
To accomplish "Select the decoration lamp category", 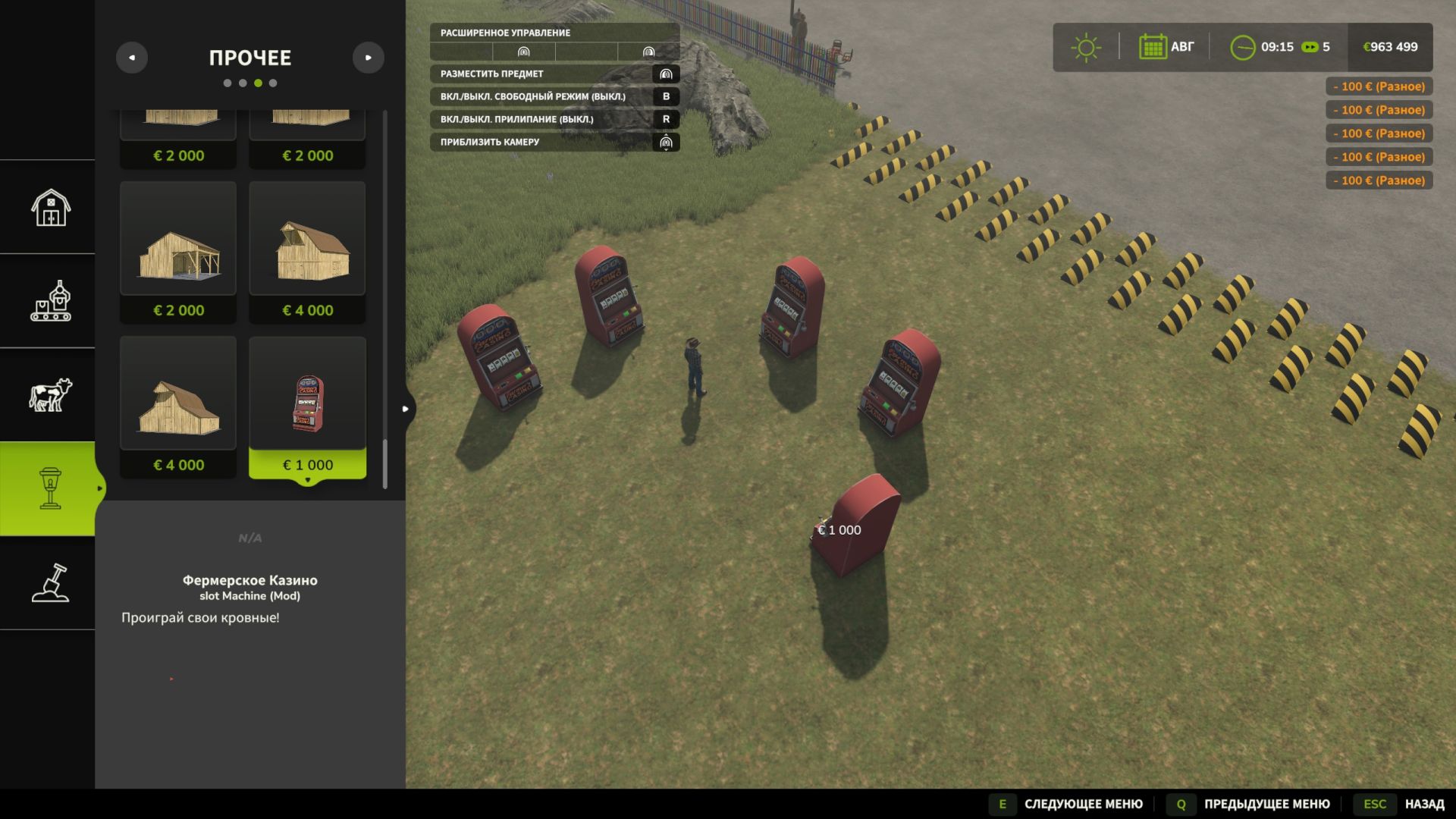I will (50, 488).
